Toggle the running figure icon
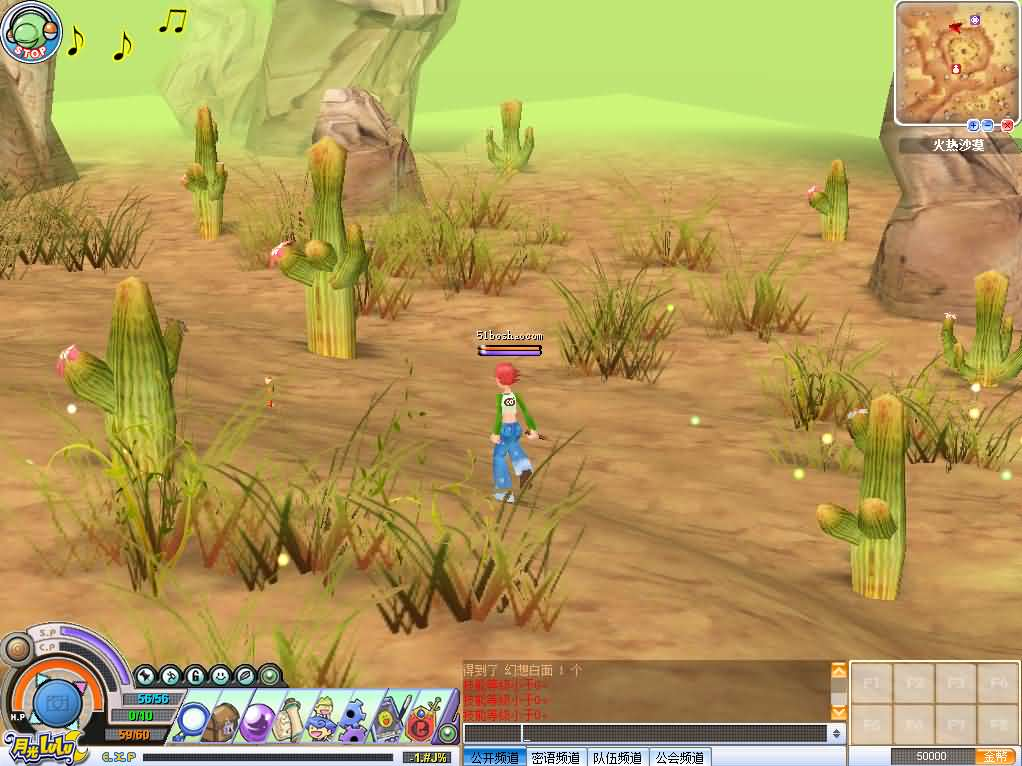 [170, 676]
